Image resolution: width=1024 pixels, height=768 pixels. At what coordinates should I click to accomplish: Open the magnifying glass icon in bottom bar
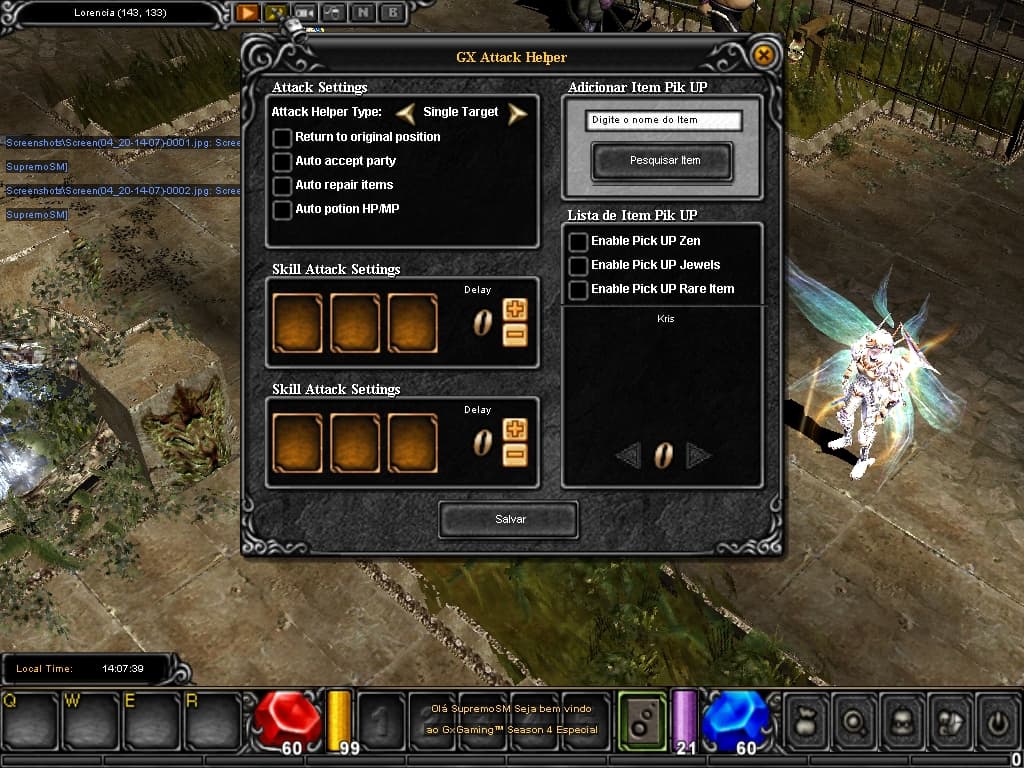point(853,720)
